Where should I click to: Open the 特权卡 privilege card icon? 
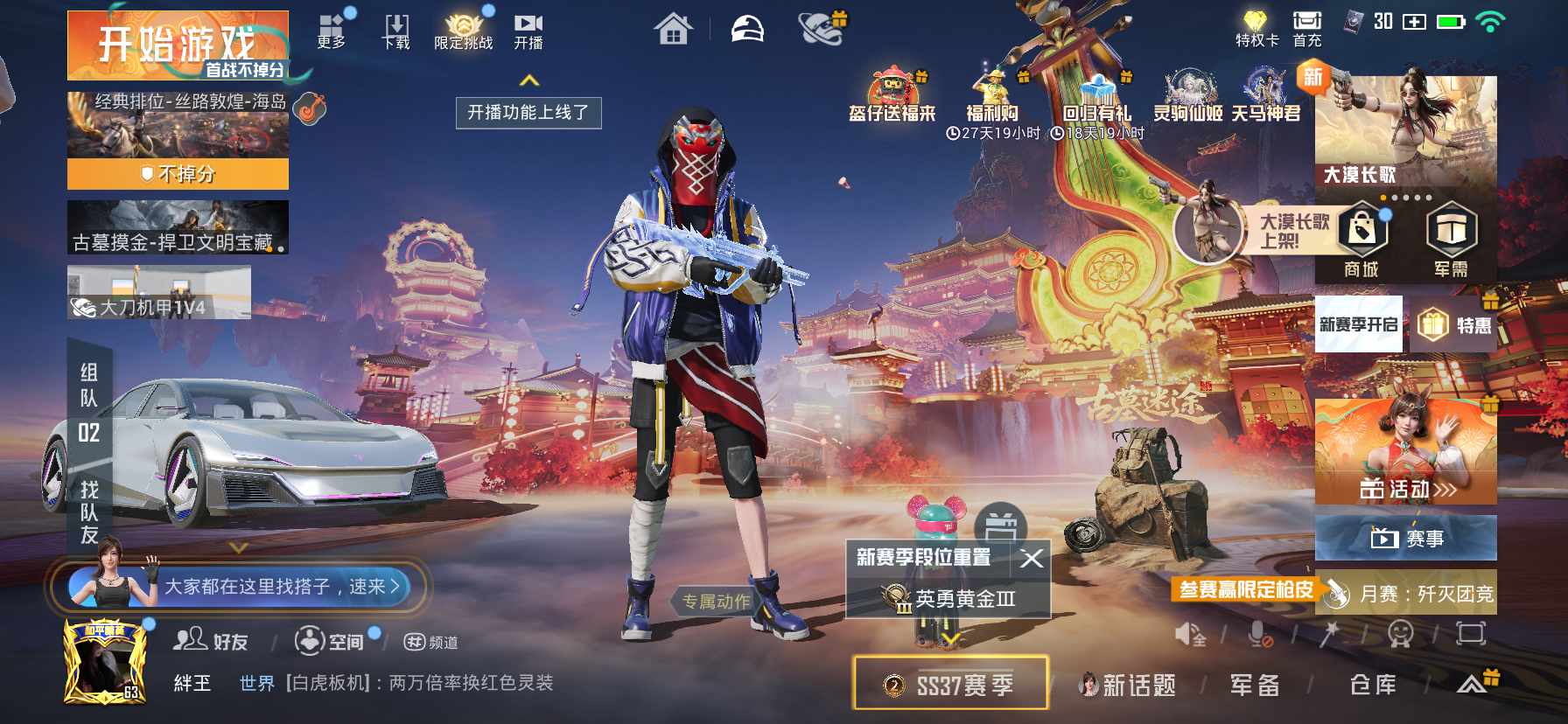coord(1256,24)
